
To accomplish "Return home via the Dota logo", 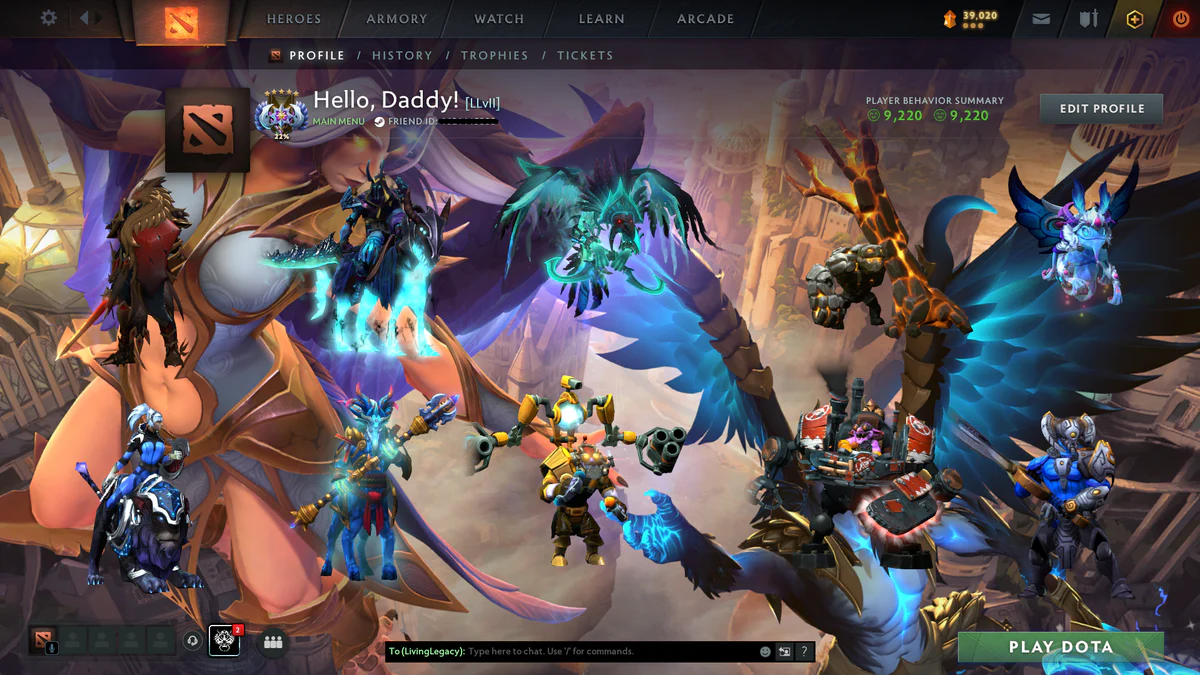I will point(181,22).
